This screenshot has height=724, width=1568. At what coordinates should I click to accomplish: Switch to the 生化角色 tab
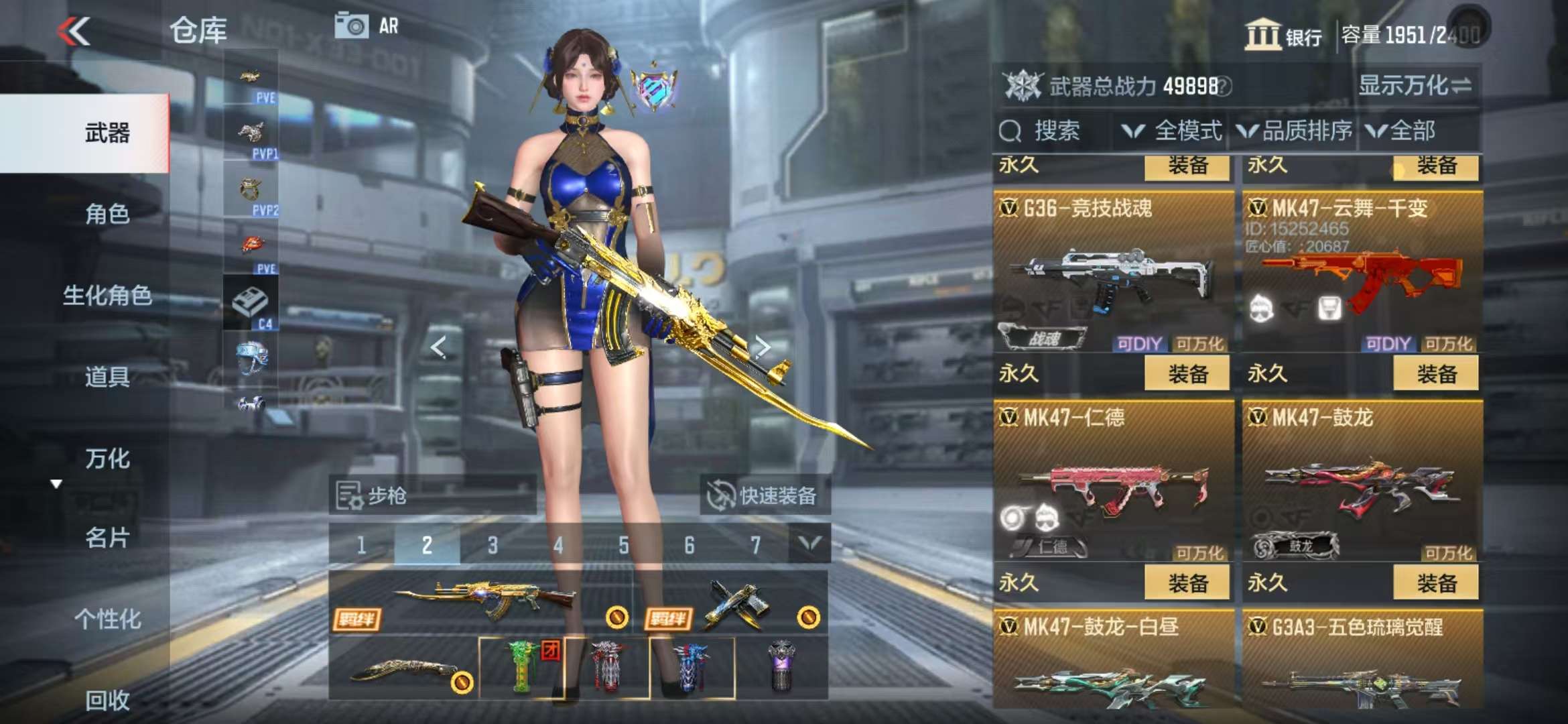[x=107, y=296]
